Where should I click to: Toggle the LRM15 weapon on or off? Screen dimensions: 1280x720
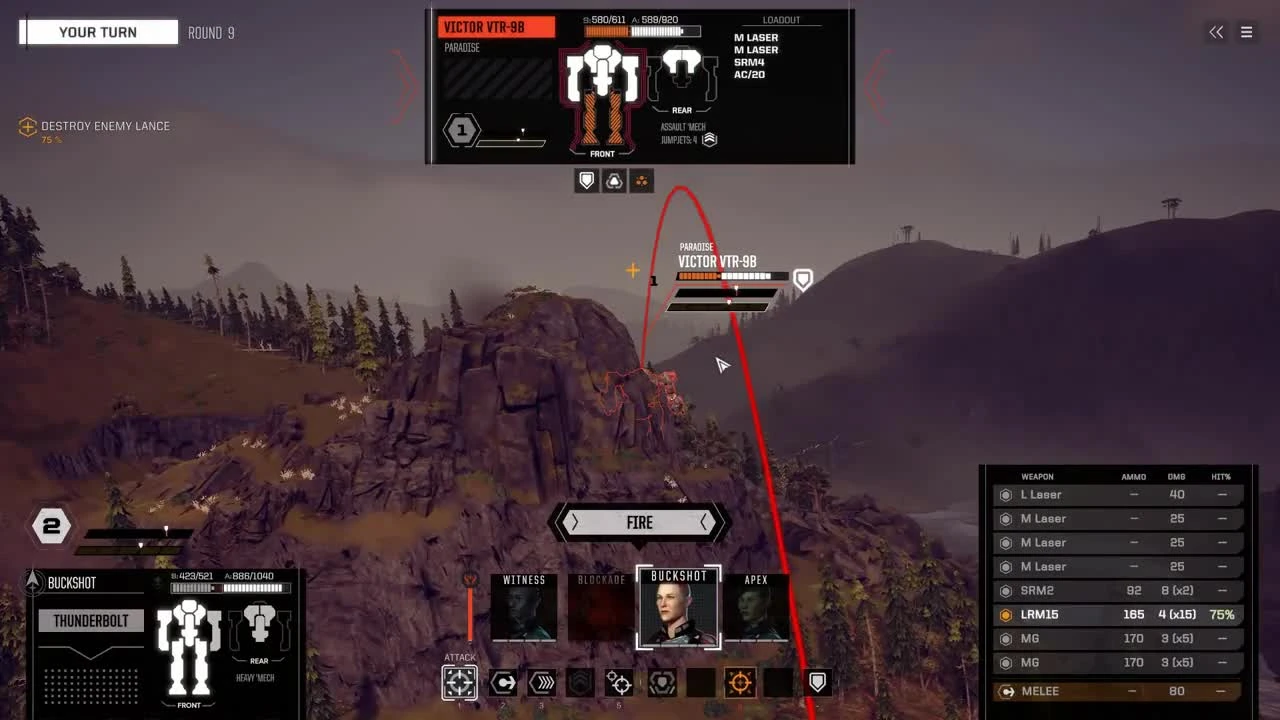click(x=1006, y=614)
